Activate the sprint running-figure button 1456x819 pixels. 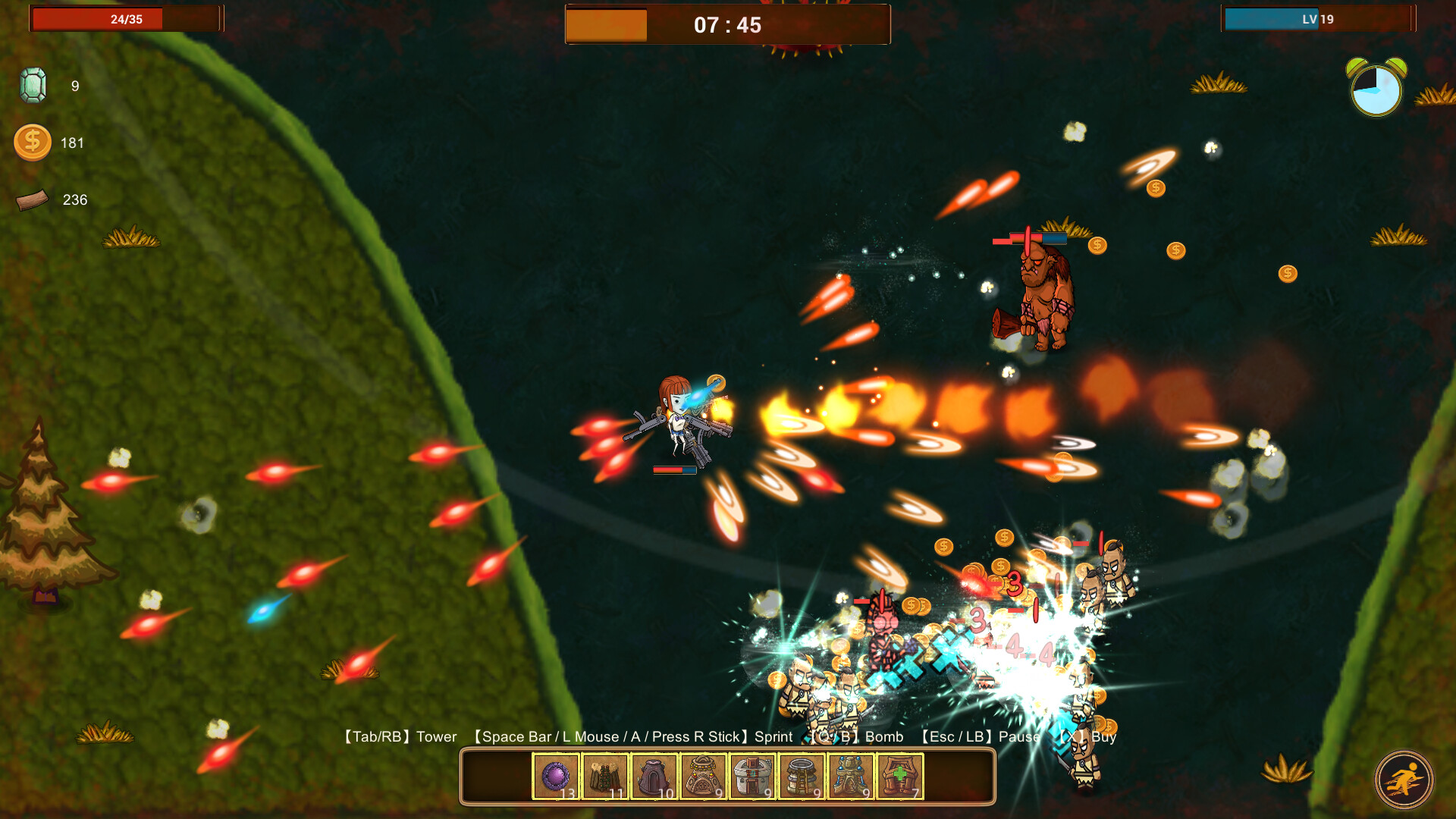click(1404, 780)
